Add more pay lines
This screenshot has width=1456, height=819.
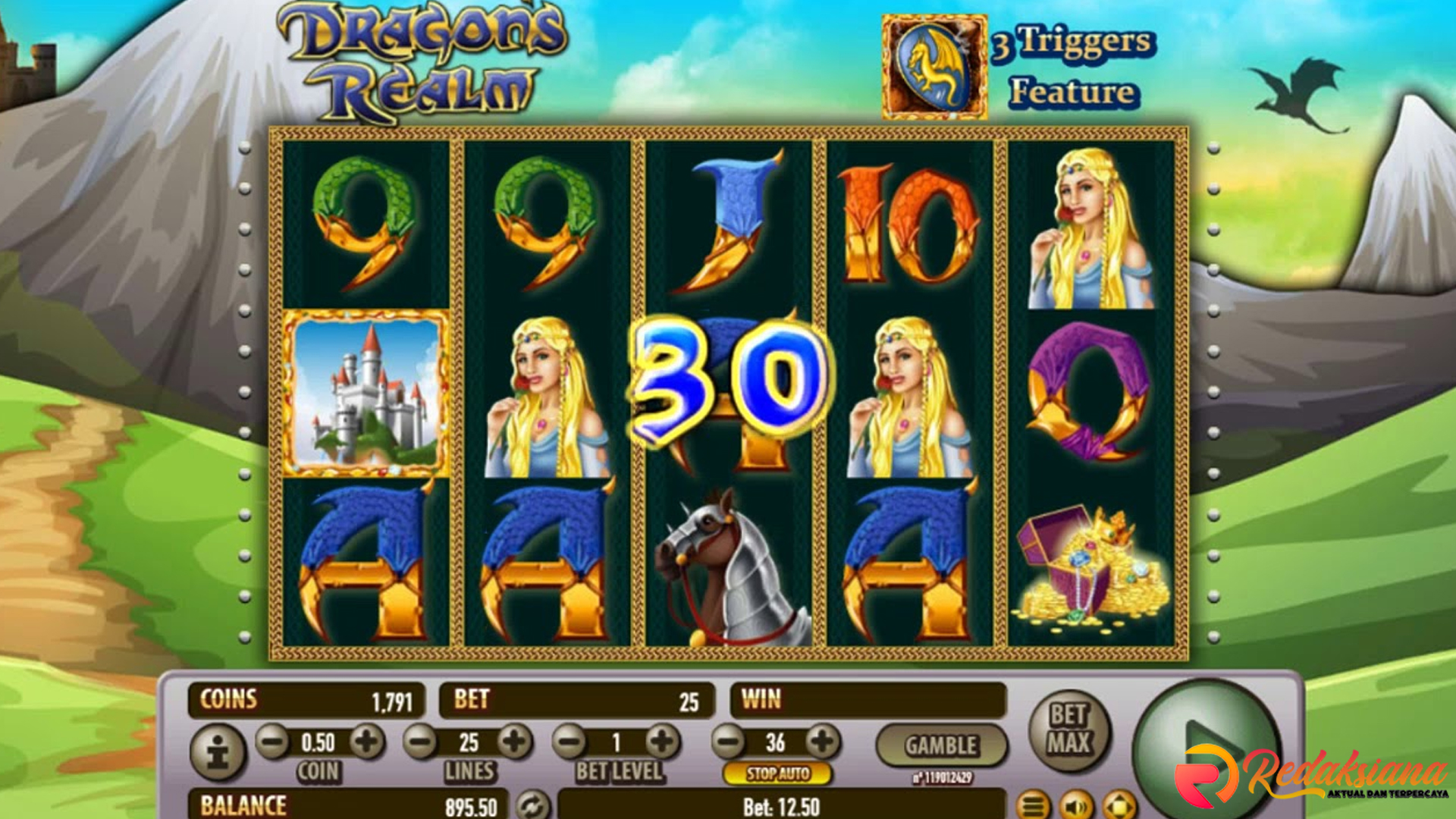coord(515,742)
